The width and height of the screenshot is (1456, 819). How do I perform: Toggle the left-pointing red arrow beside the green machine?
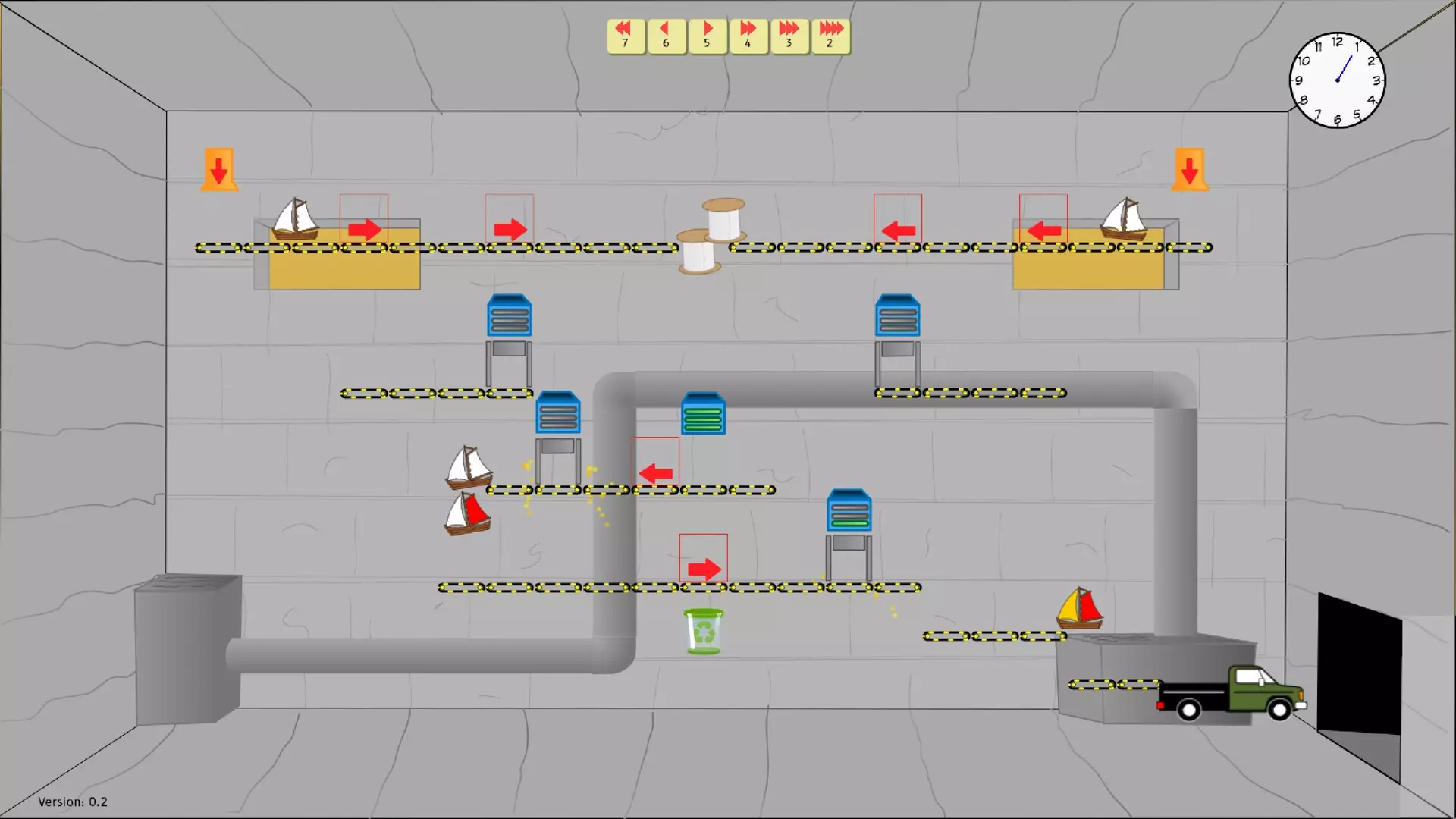(657, 472)
